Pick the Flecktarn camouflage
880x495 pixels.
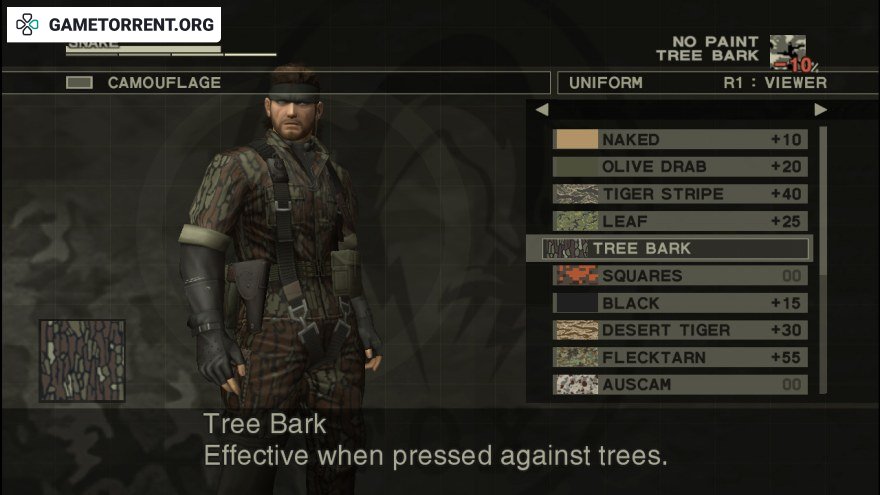point(680,357)
